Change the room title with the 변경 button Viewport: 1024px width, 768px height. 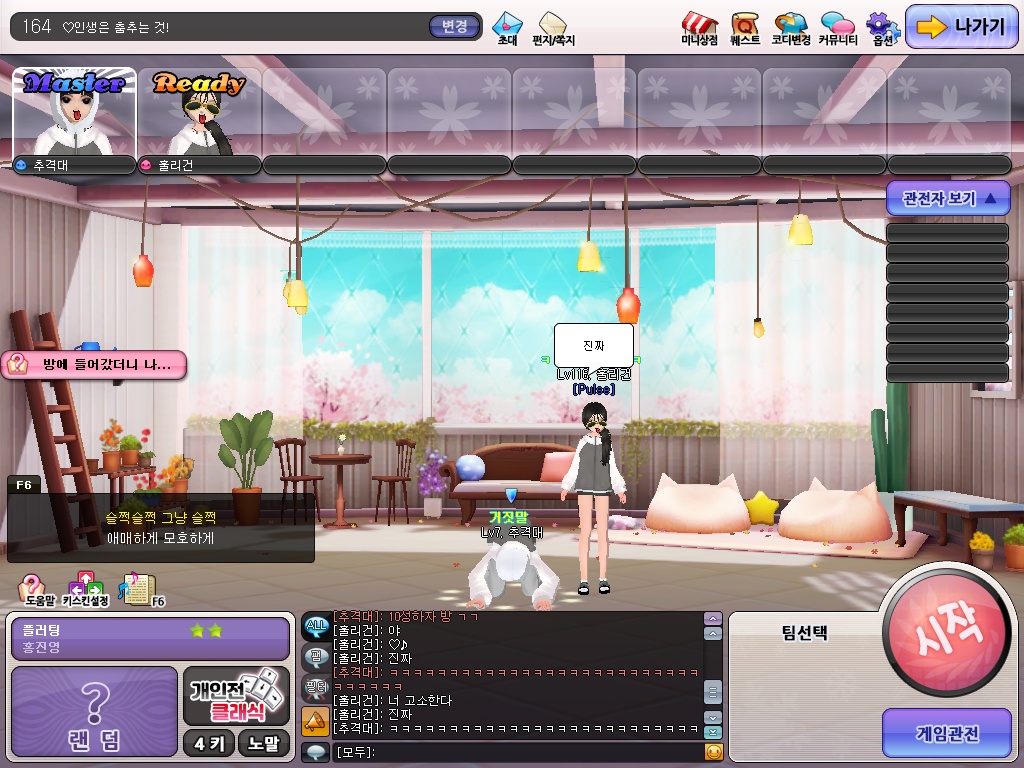(454, 26)
